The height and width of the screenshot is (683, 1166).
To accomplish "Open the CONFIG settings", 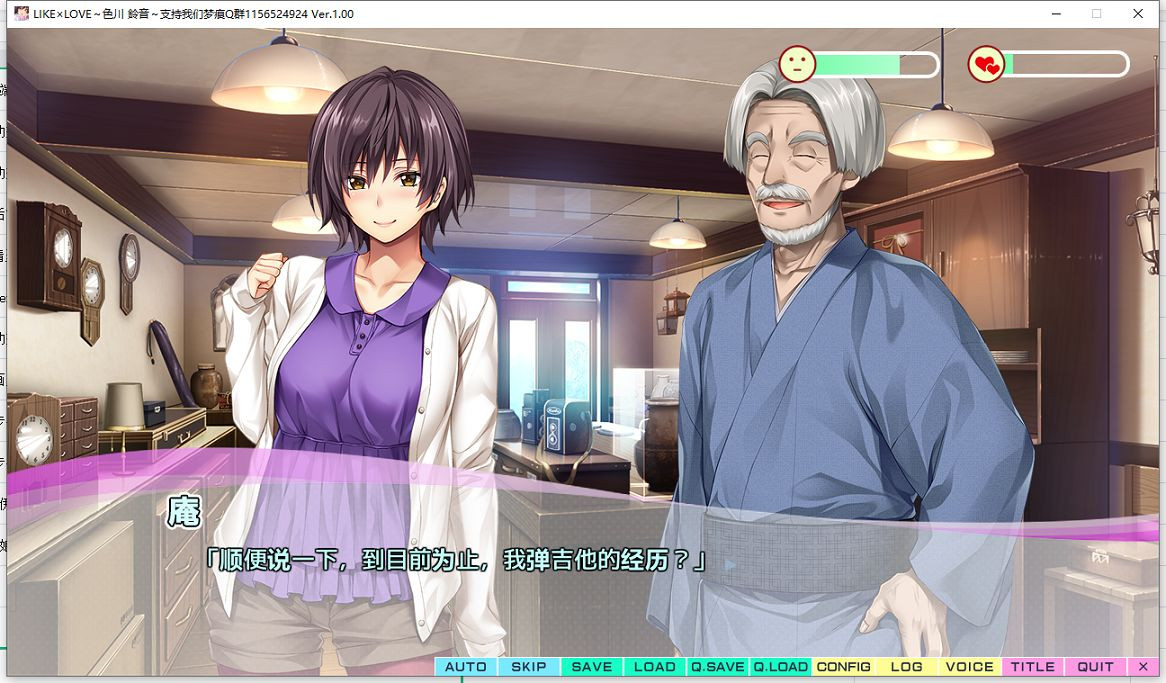I will point(844,667).
